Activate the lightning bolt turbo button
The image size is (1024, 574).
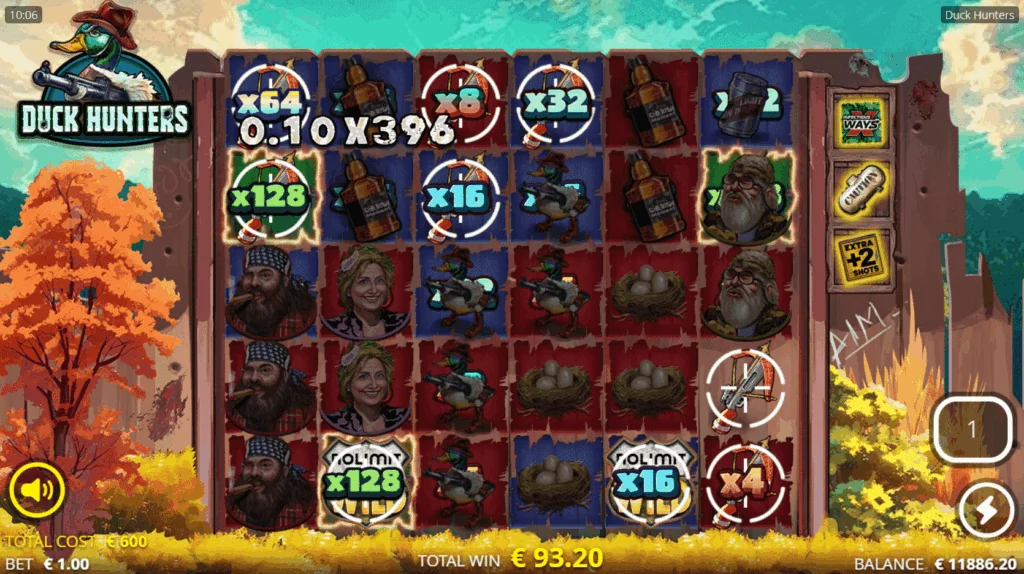(x=985, y=511)
